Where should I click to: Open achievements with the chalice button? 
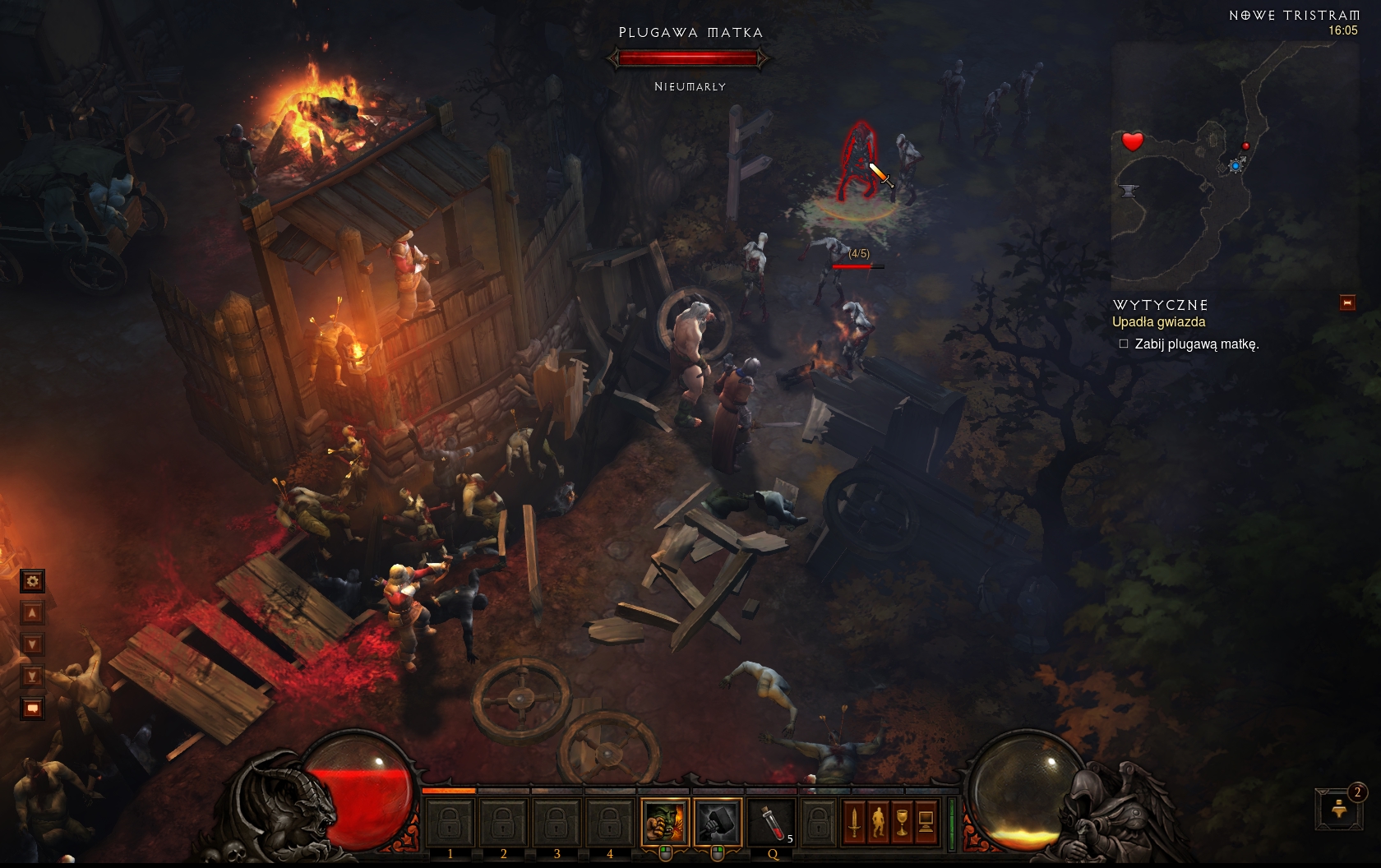pyautogui.click(x=902, y=821)
